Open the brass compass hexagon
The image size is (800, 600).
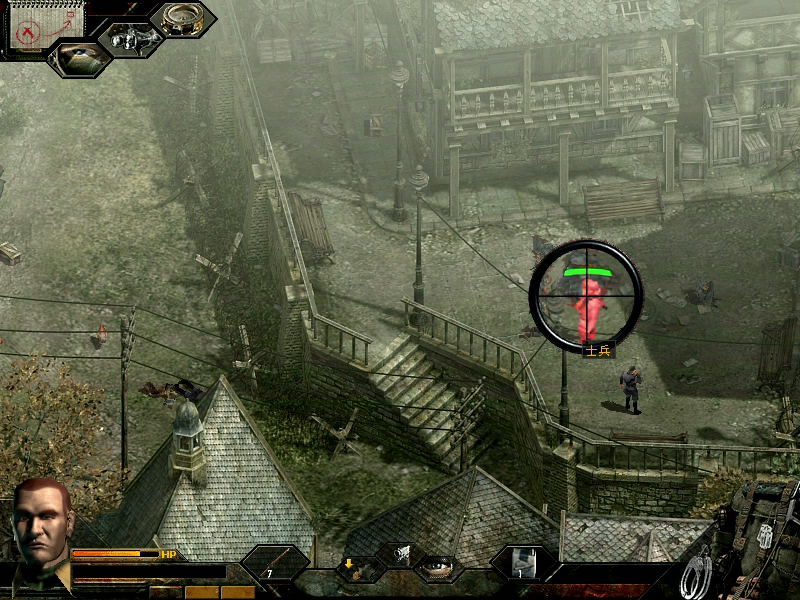pos(182,19)
